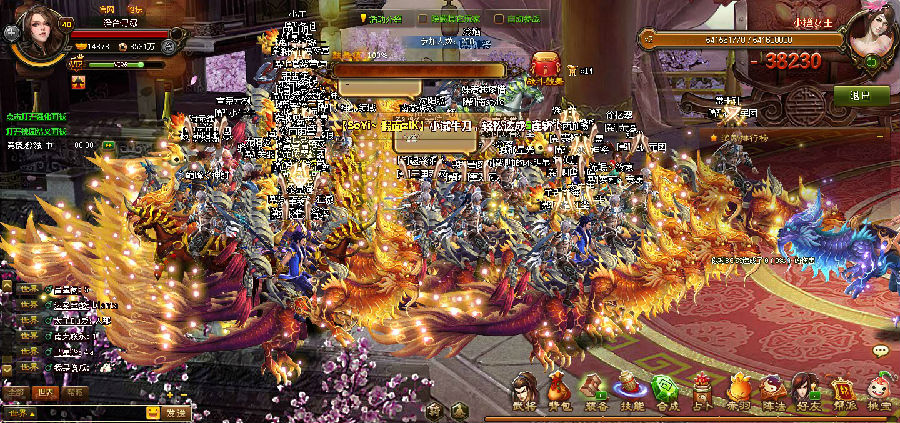The width and height of the screenshot is (900, 423).
Task: Open the chat emoji picker
Action: click(x=152, y=412)
